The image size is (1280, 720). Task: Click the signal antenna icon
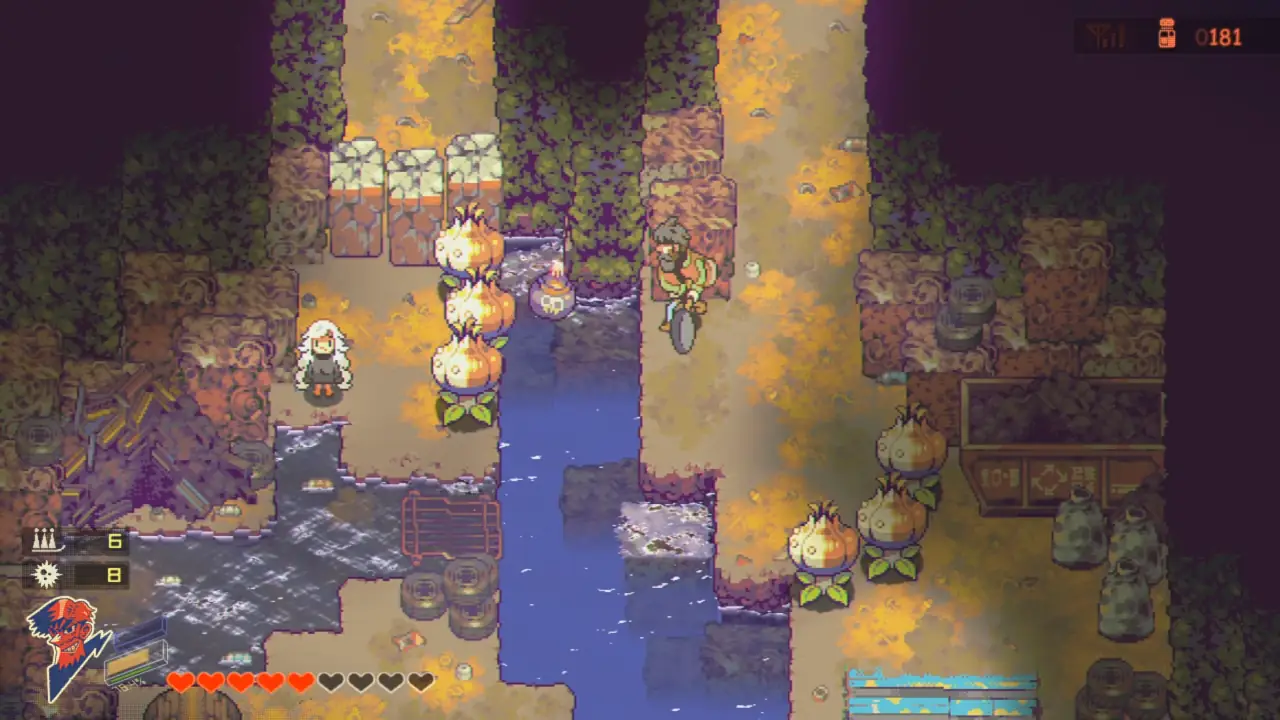pyautogui.click(x=1105, y=37)
